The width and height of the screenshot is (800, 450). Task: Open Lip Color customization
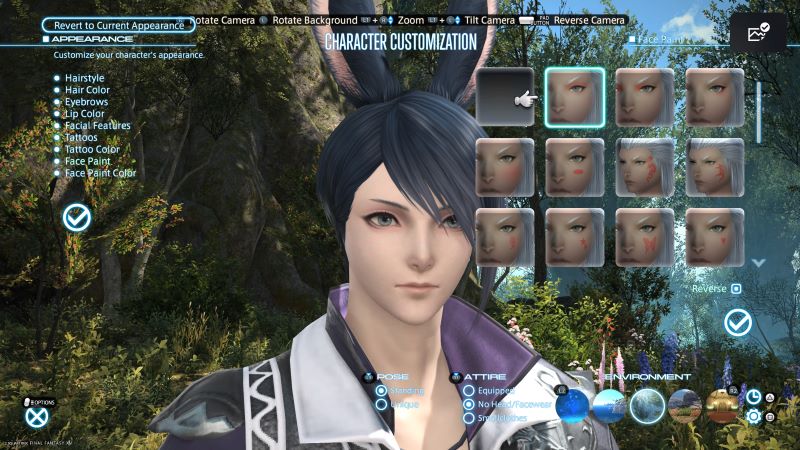(84, 113)
